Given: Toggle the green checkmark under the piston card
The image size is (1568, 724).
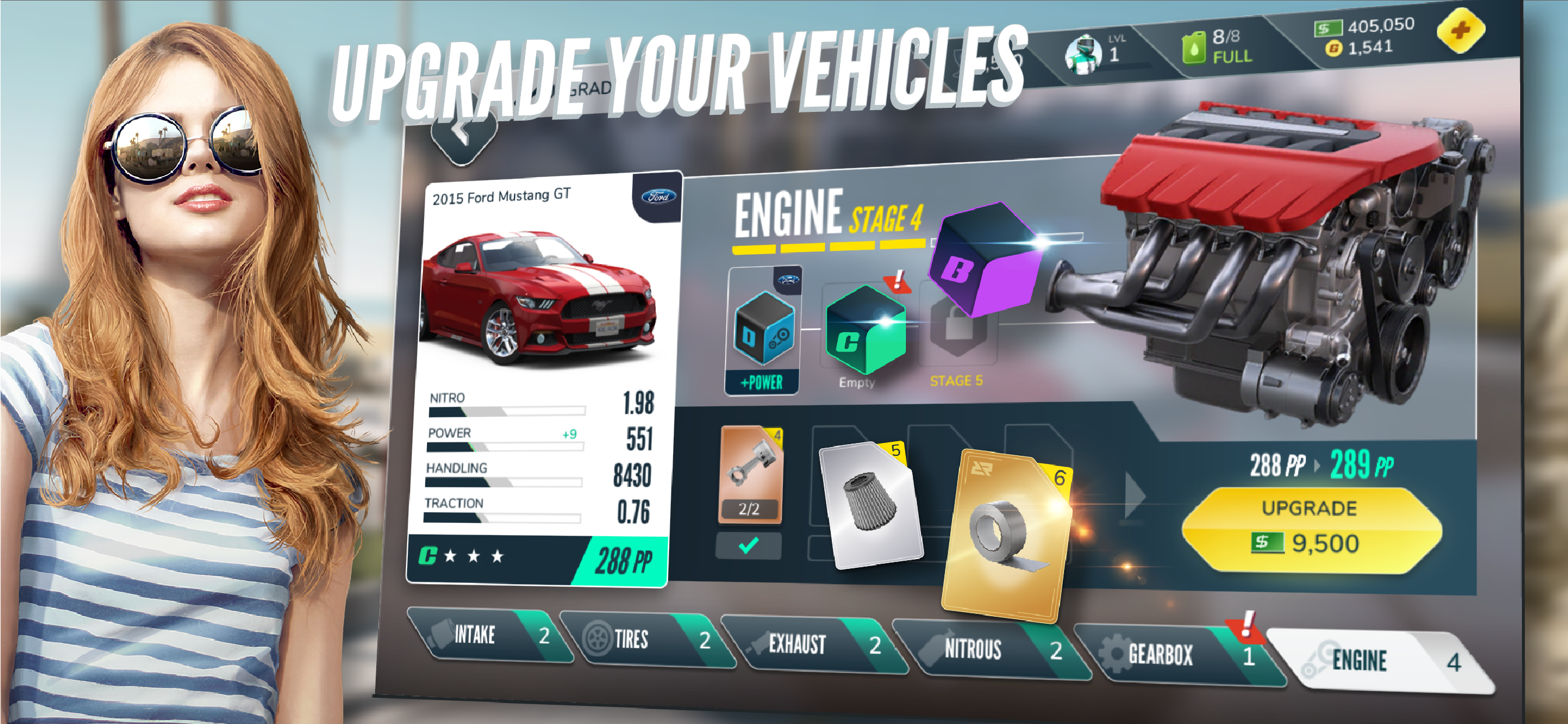Looking at the screenshot, I should click(x=748, y=546).
